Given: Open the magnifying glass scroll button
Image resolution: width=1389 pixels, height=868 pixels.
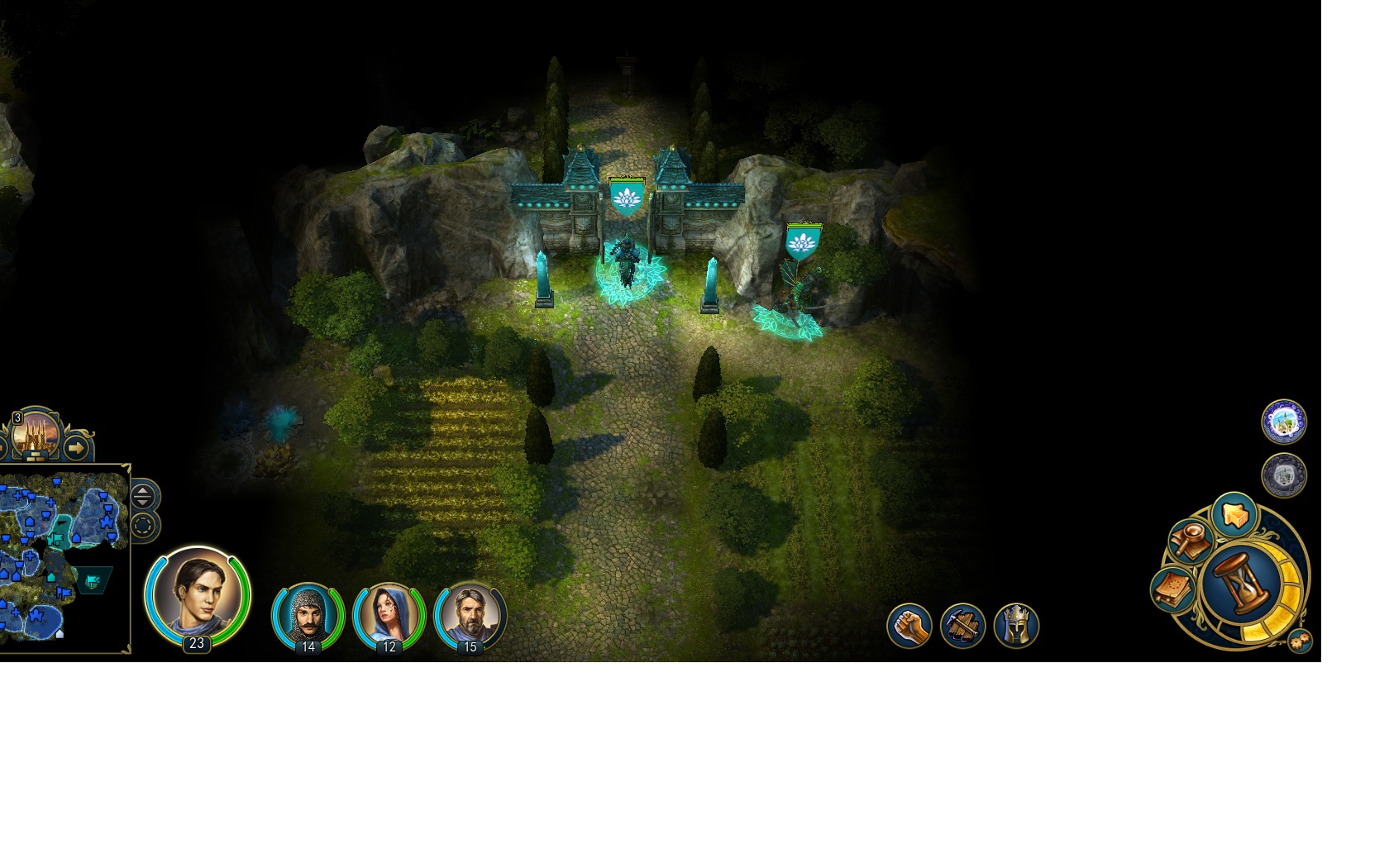Looking at the screenshot, I should click(x=1191, y=541).
